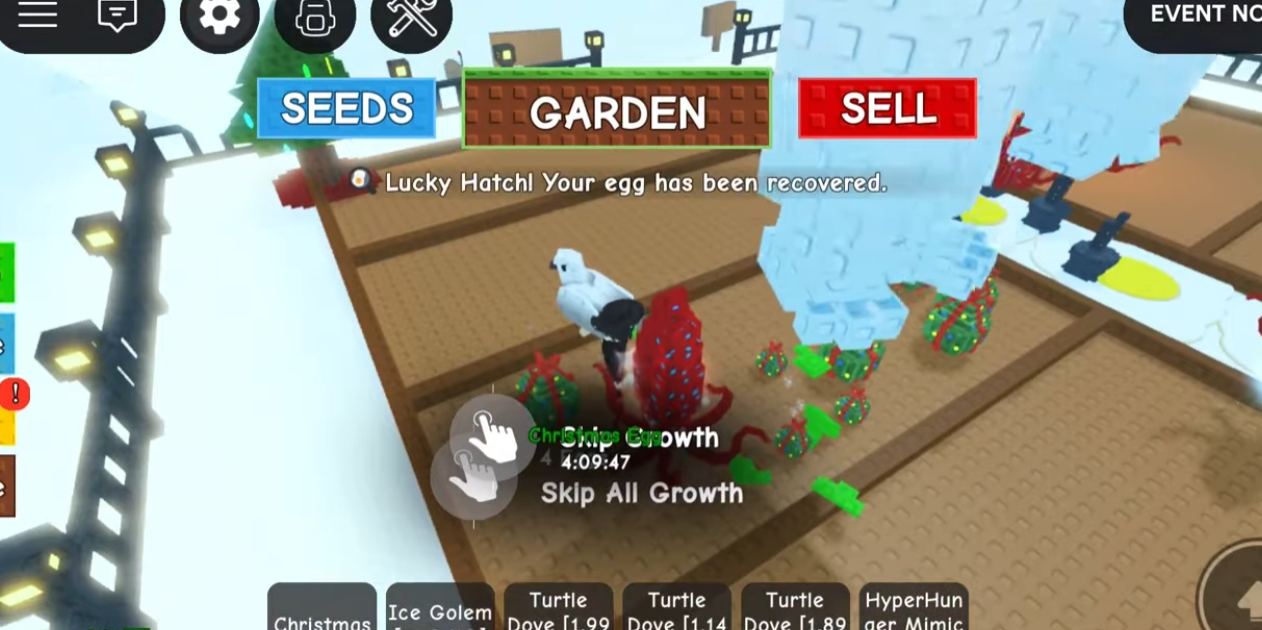Click the hammer and wrench tools icon

click(411, 18)
